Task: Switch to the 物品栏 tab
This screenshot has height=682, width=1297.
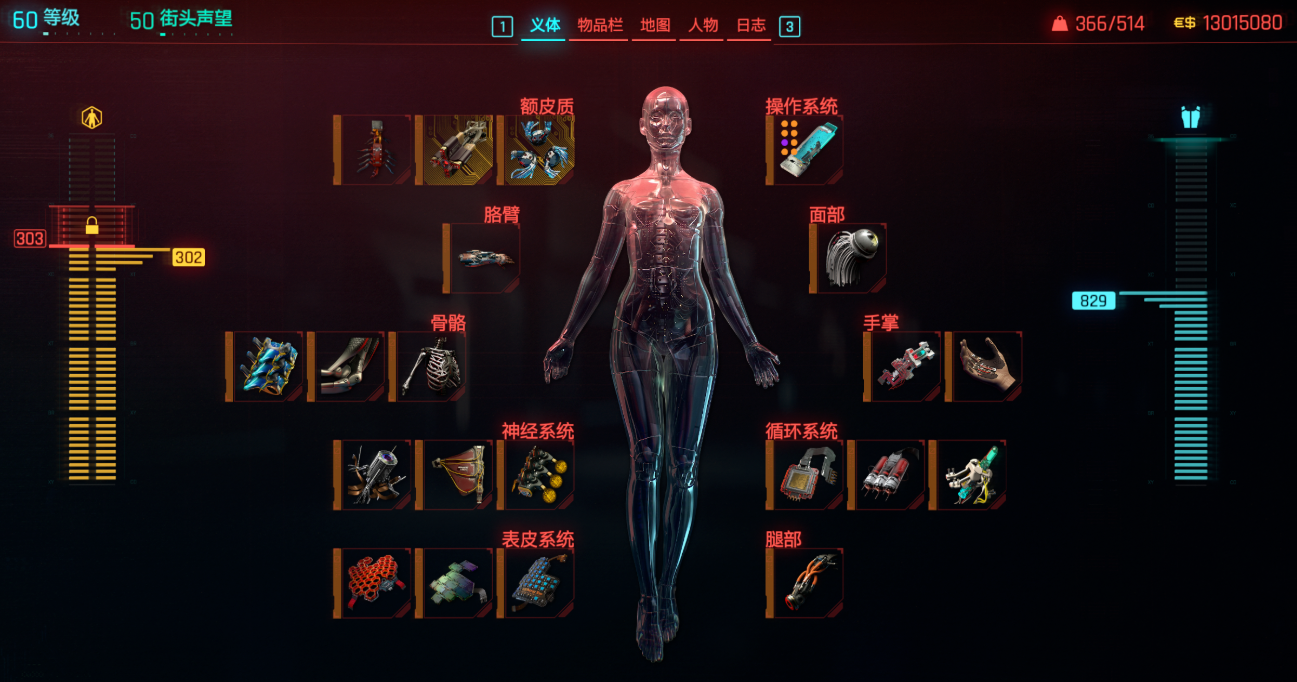Action: tap(599, 26)
